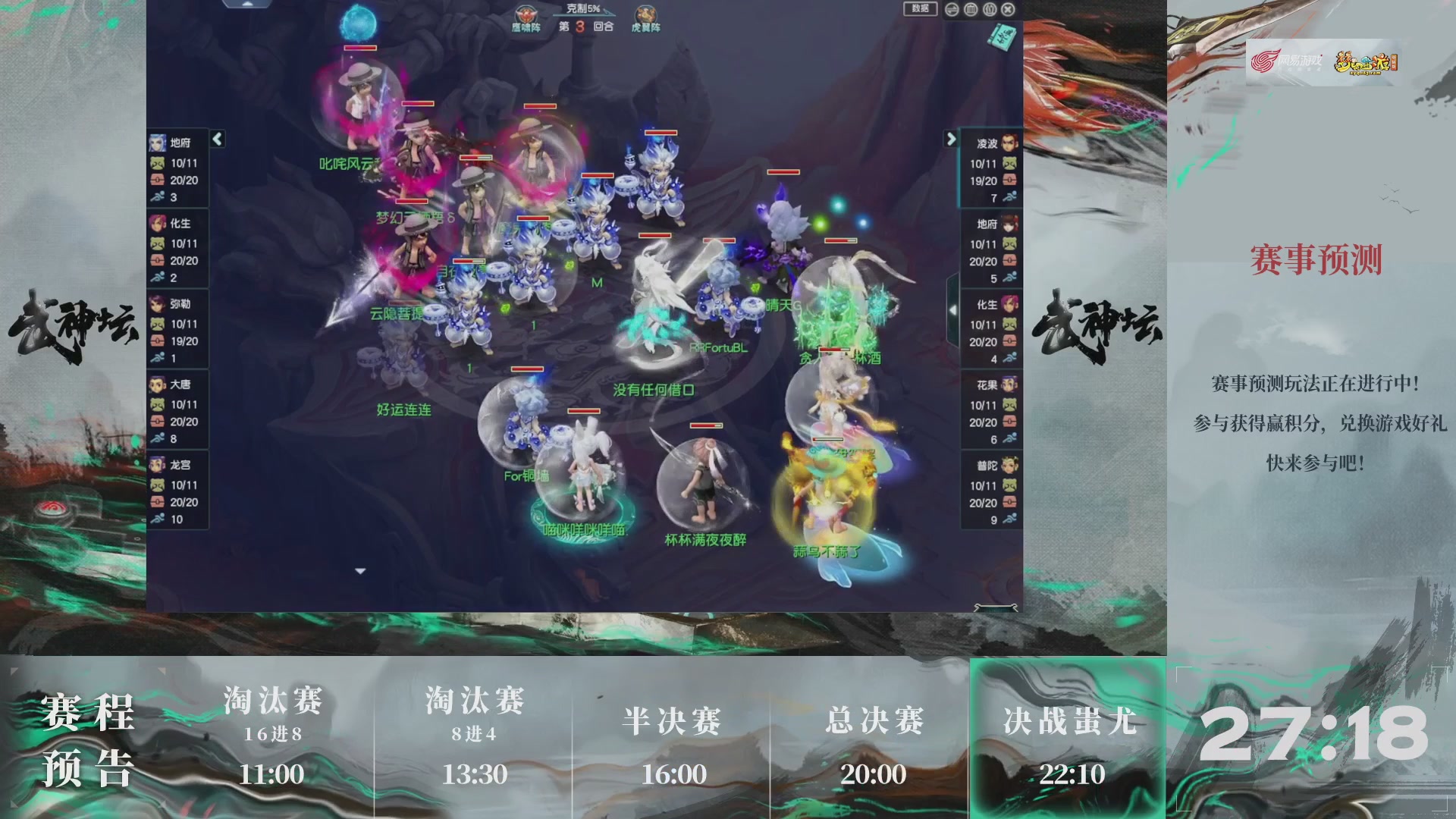Image resolution: width=1456 pixels, height=819 pixels.
Task: Click the 大唐 team avatar in left panel
Action: pyautogui.click(x=159, y=385)
